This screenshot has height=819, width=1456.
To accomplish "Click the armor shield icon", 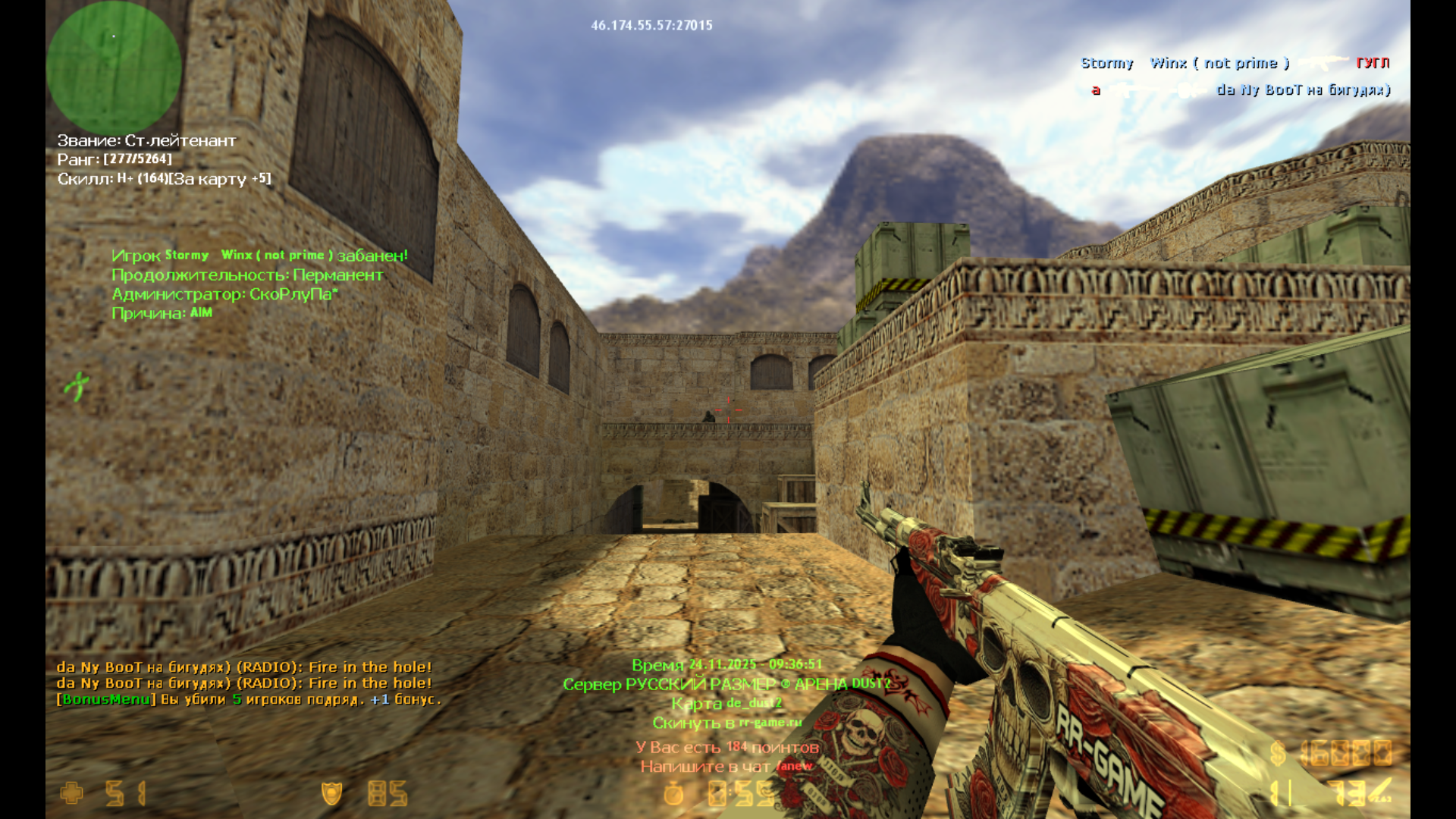I will click(331, 793).
